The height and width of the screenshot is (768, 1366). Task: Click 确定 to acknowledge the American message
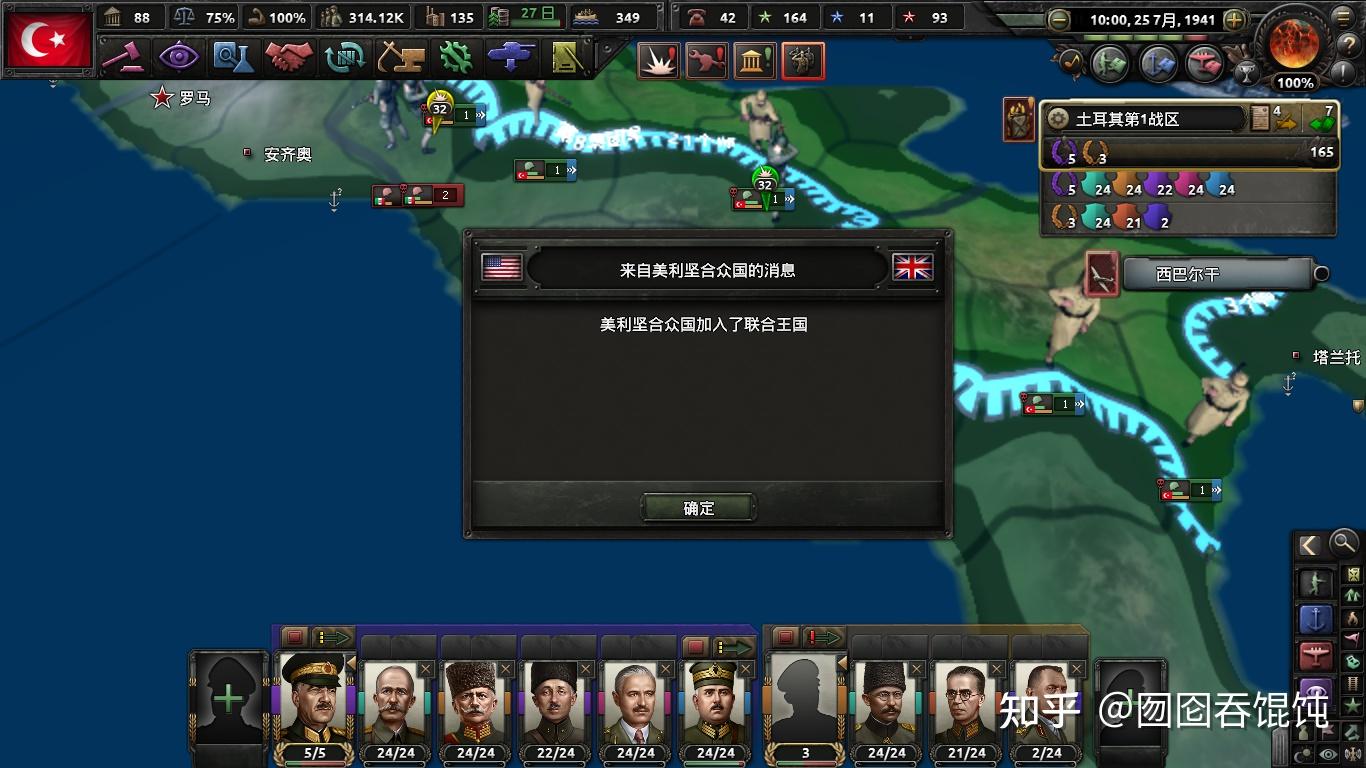click(697, 507)
